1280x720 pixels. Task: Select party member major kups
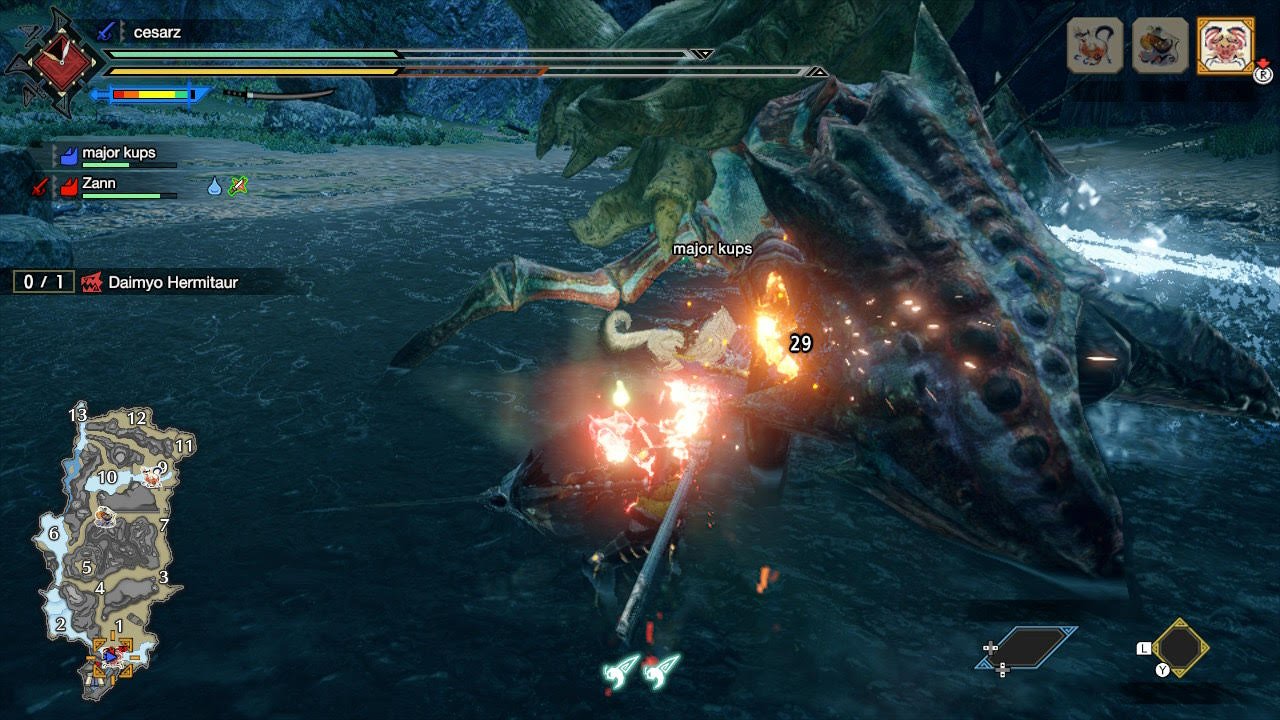coord(118,154)
